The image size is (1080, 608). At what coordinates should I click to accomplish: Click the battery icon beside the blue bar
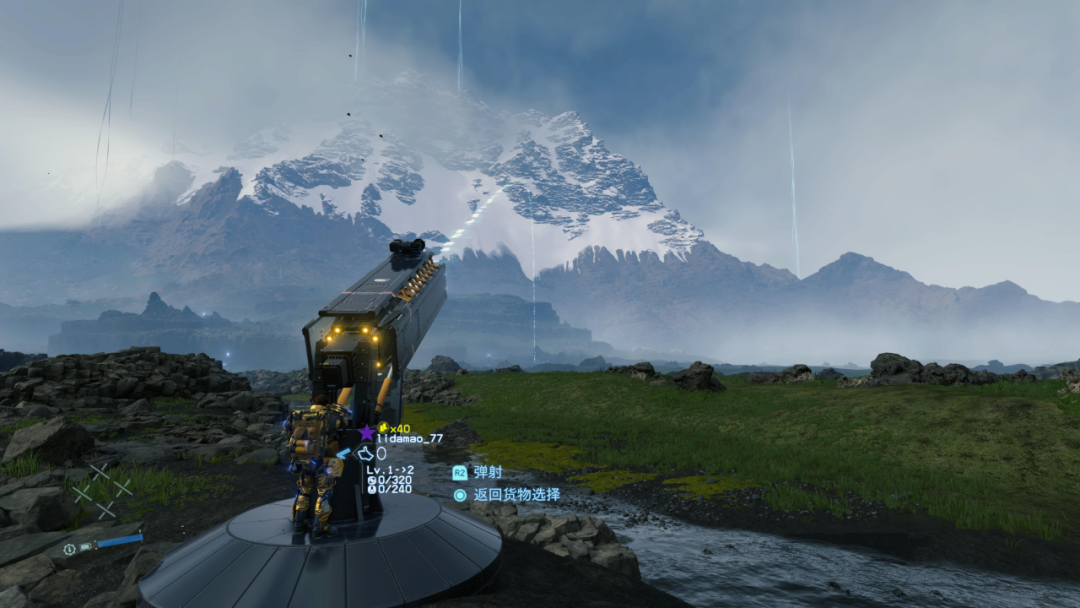coord(86,547)
